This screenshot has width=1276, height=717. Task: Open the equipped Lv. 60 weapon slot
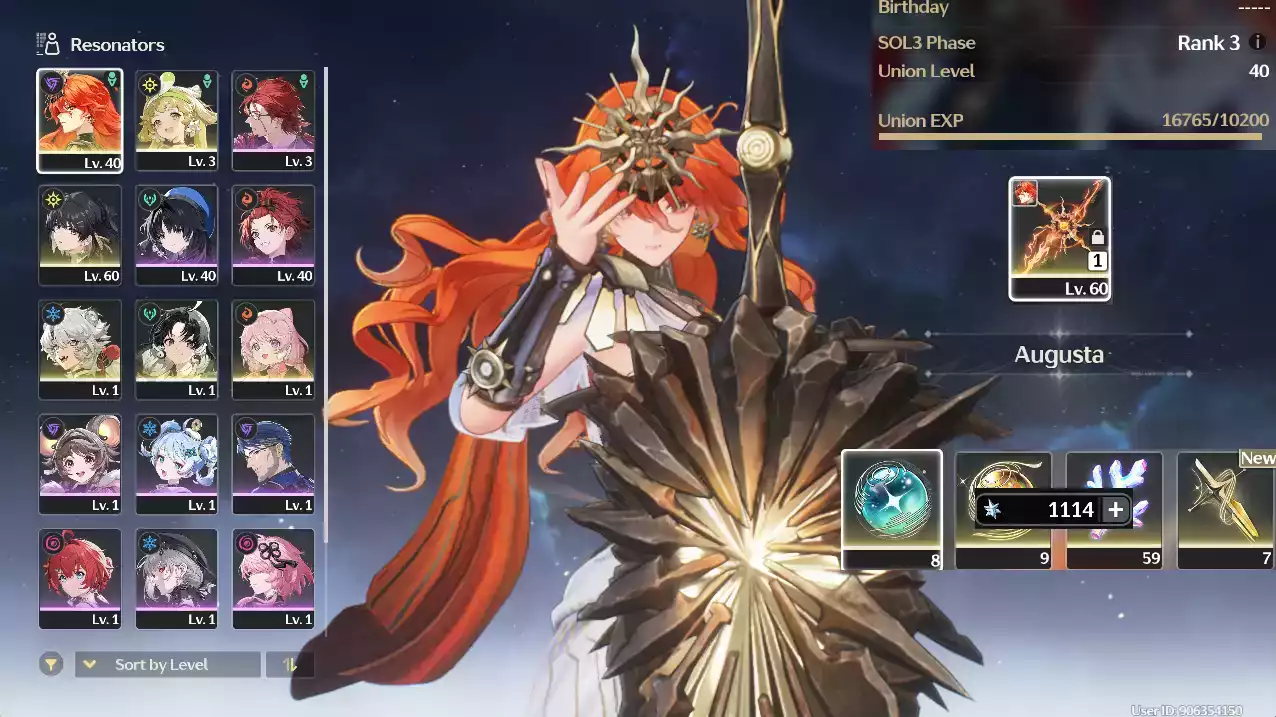tap(1059, 238)
